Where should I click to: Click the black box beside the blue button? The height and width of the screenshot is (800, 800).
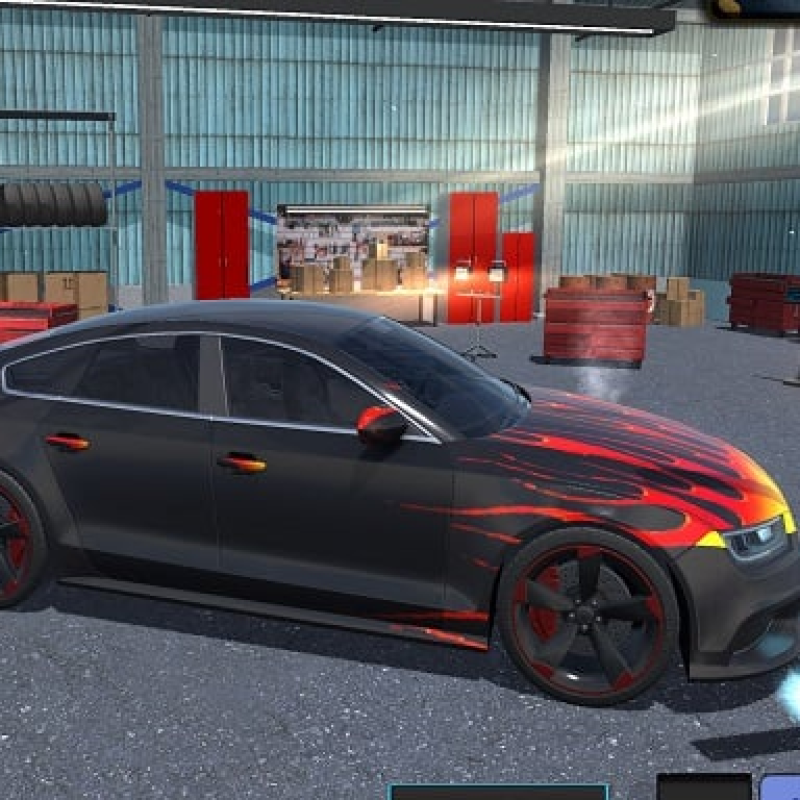point(703,787)
